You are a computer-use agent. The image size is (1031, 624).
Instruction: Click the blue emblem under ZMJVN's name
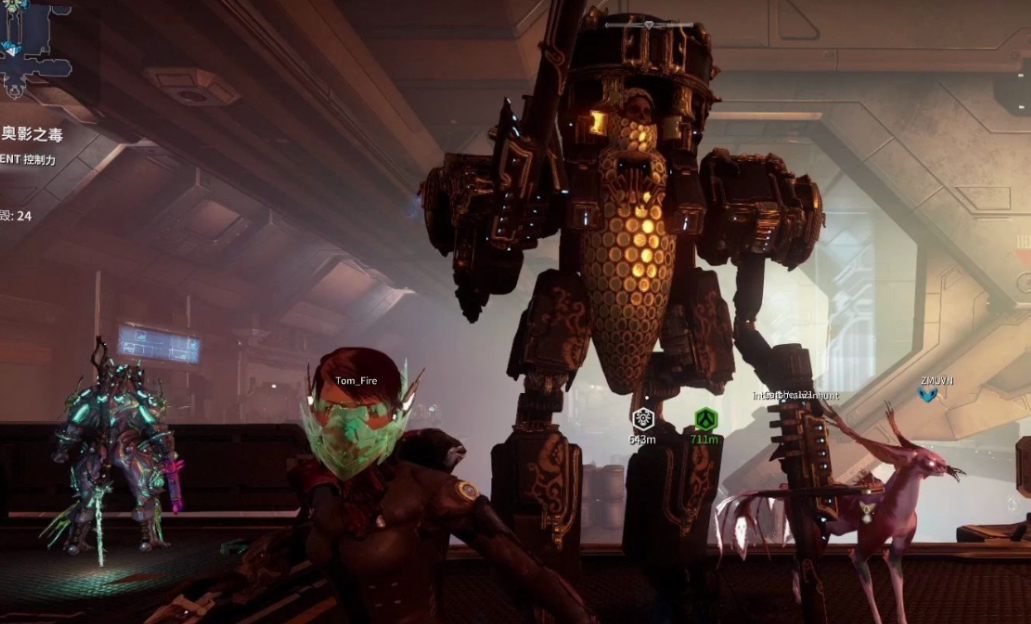[928, 395]
